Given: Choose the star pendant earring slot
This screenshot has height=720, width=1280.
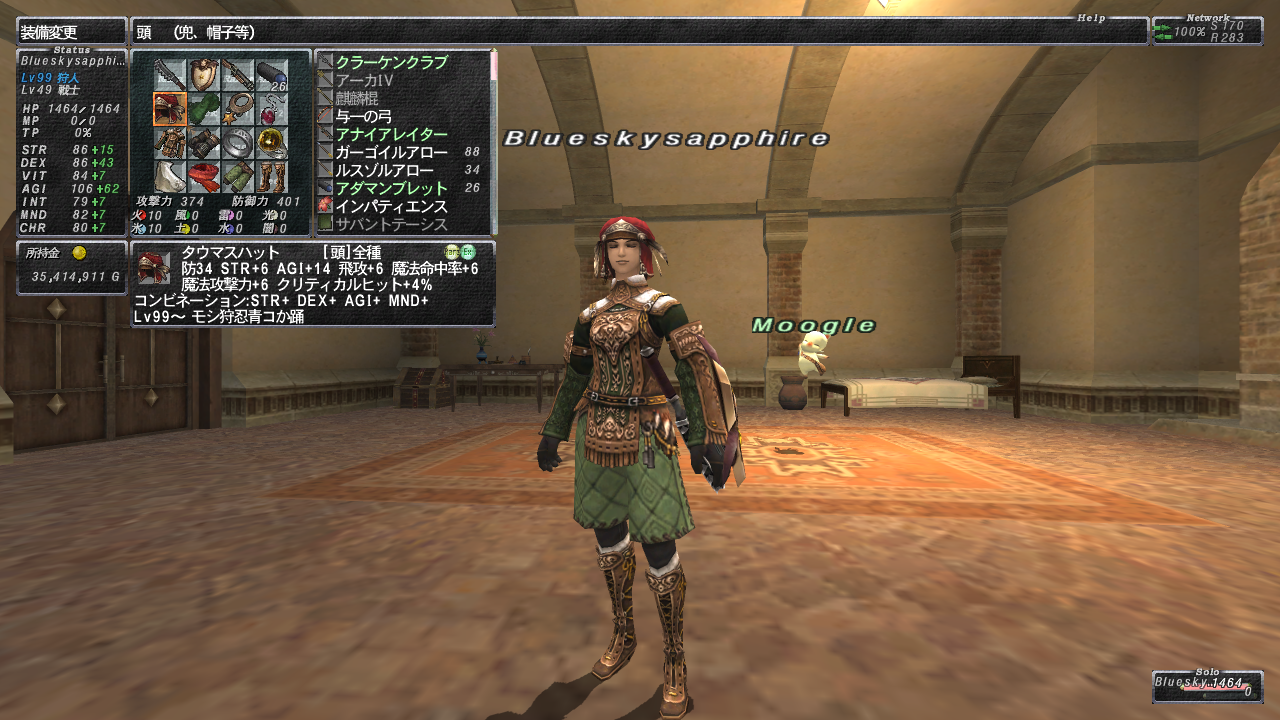Looking at the screenshot, I should point(238,108).
